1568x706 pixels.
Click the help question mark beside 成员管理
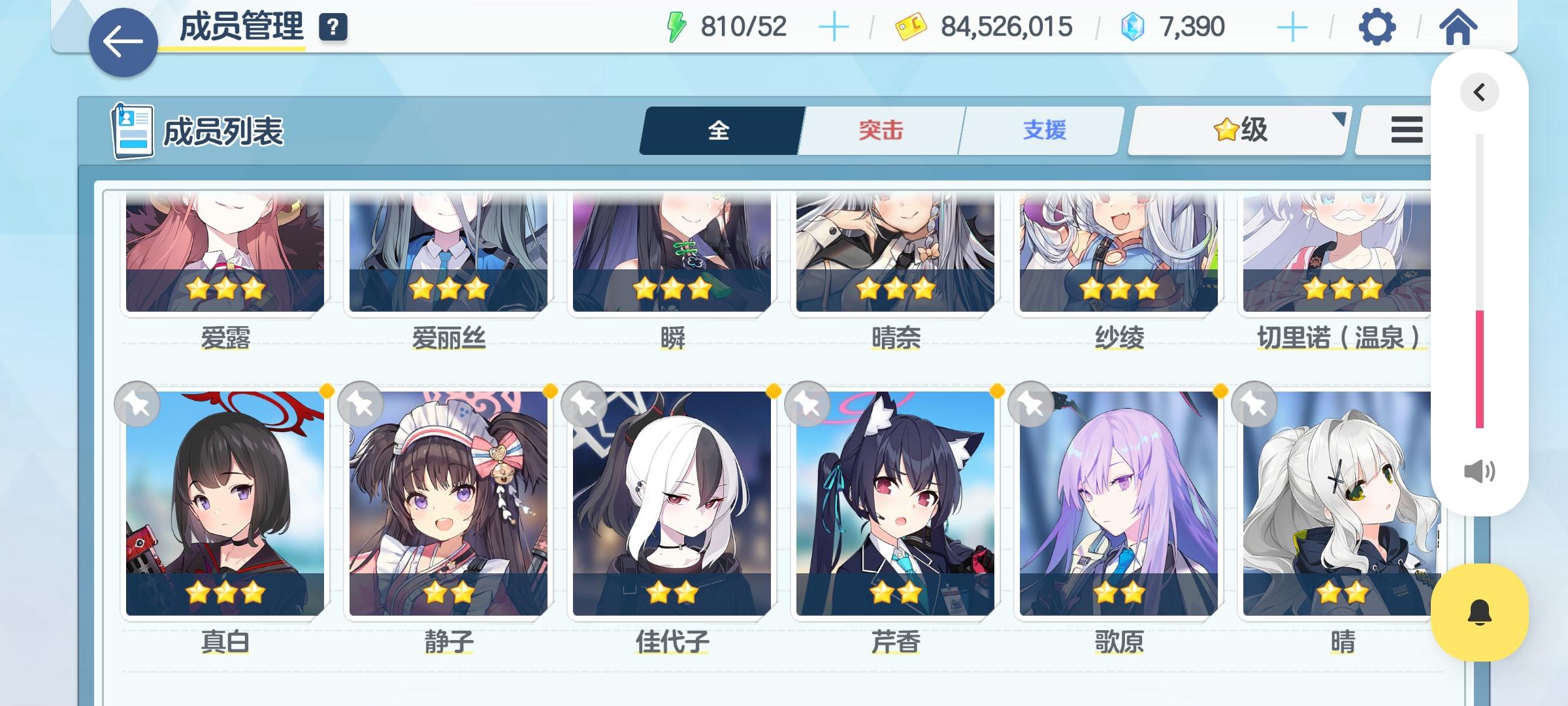click(332, 27)
